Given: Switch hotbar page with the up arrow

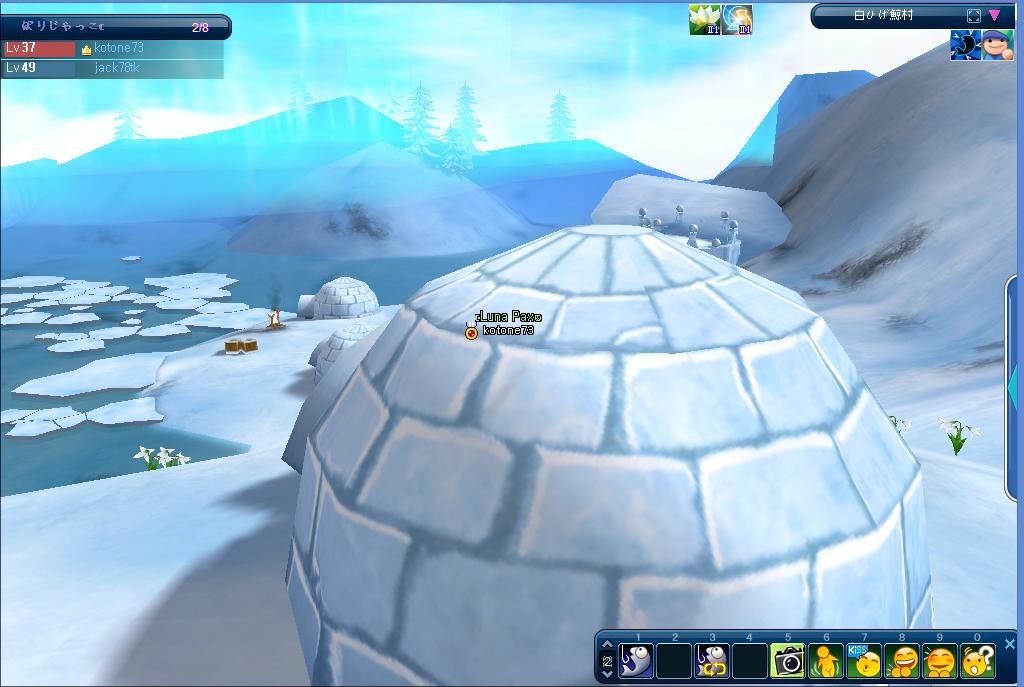Looking at the screenshot, I should [x=607, y=646].
